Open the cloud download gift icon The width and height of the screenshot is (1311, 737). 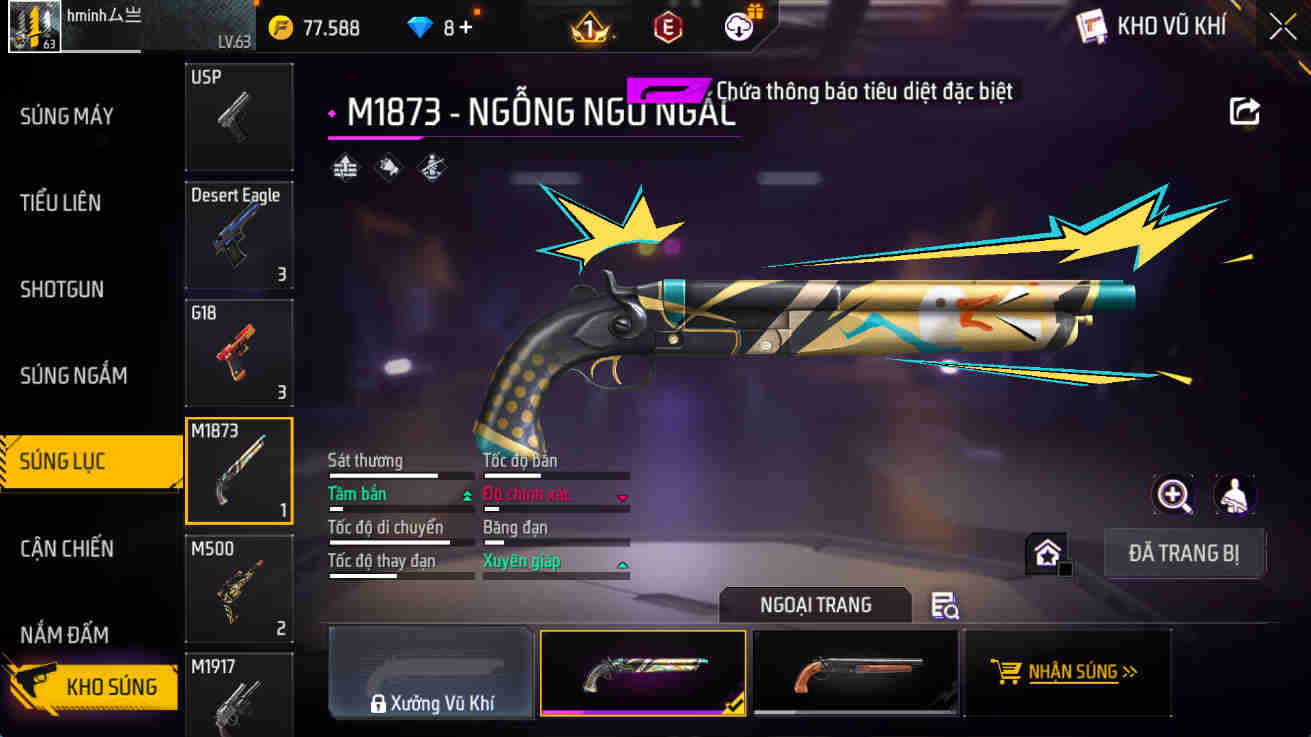pos(740,27)
